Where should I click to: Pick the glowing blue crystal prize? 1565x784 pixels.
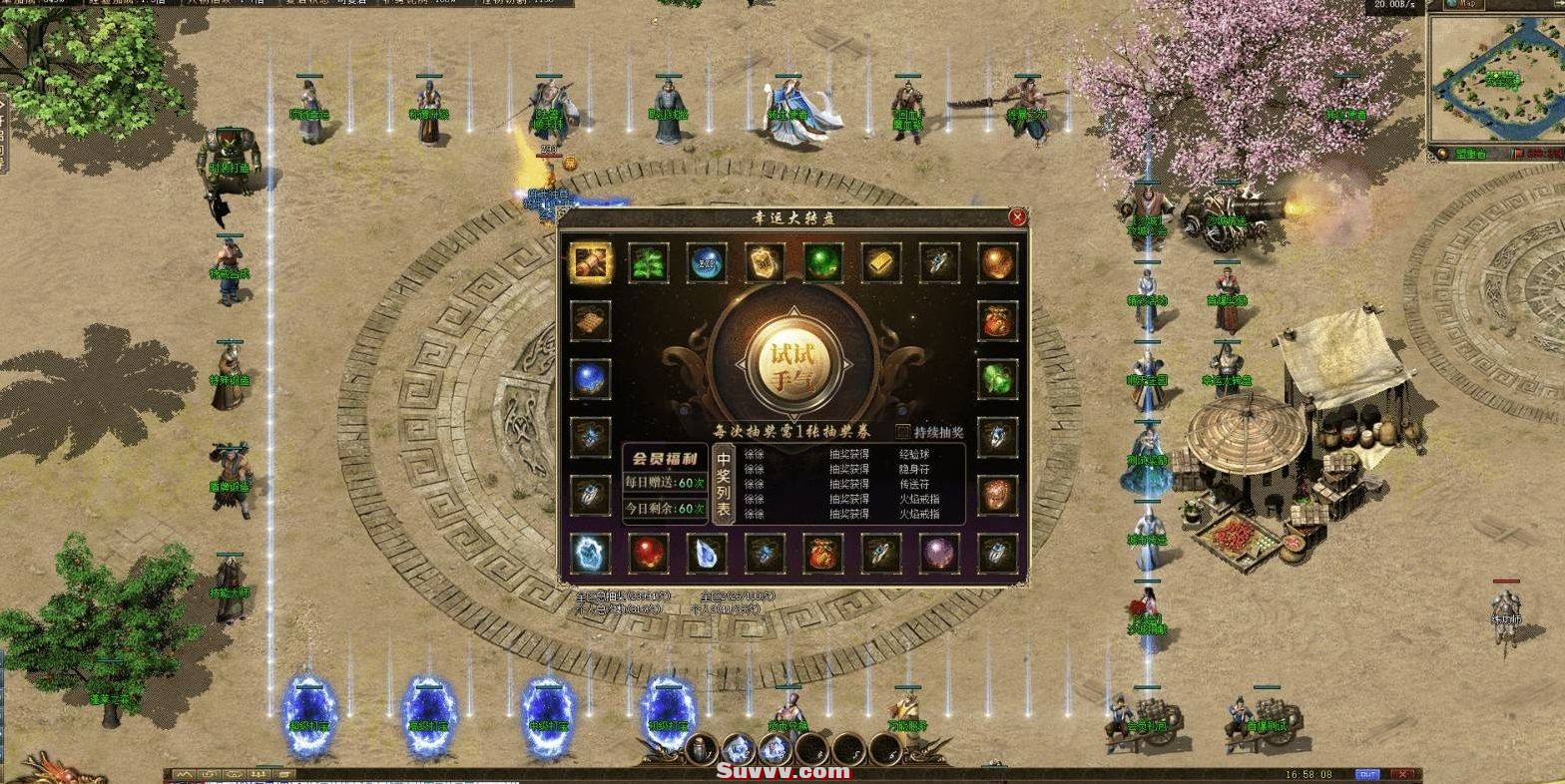[590, 554]
